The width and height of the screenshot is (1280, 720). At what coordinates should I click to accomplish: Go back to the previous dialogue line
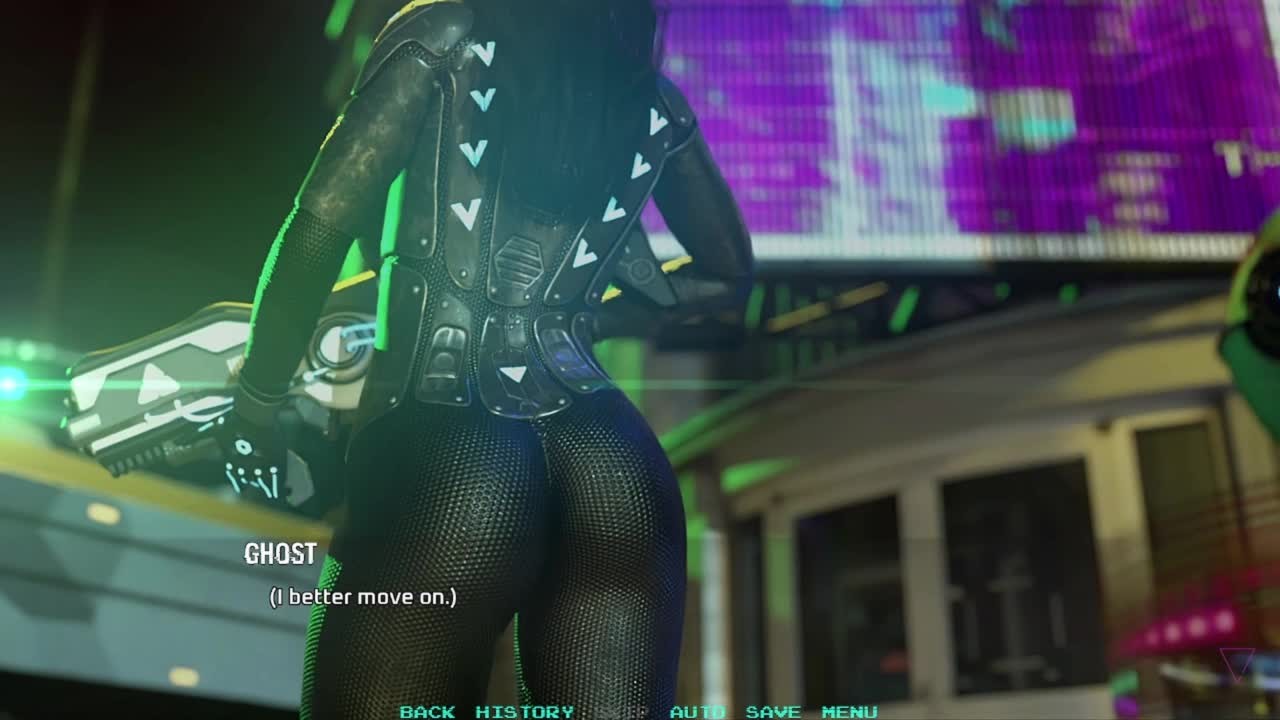[427, 712]
